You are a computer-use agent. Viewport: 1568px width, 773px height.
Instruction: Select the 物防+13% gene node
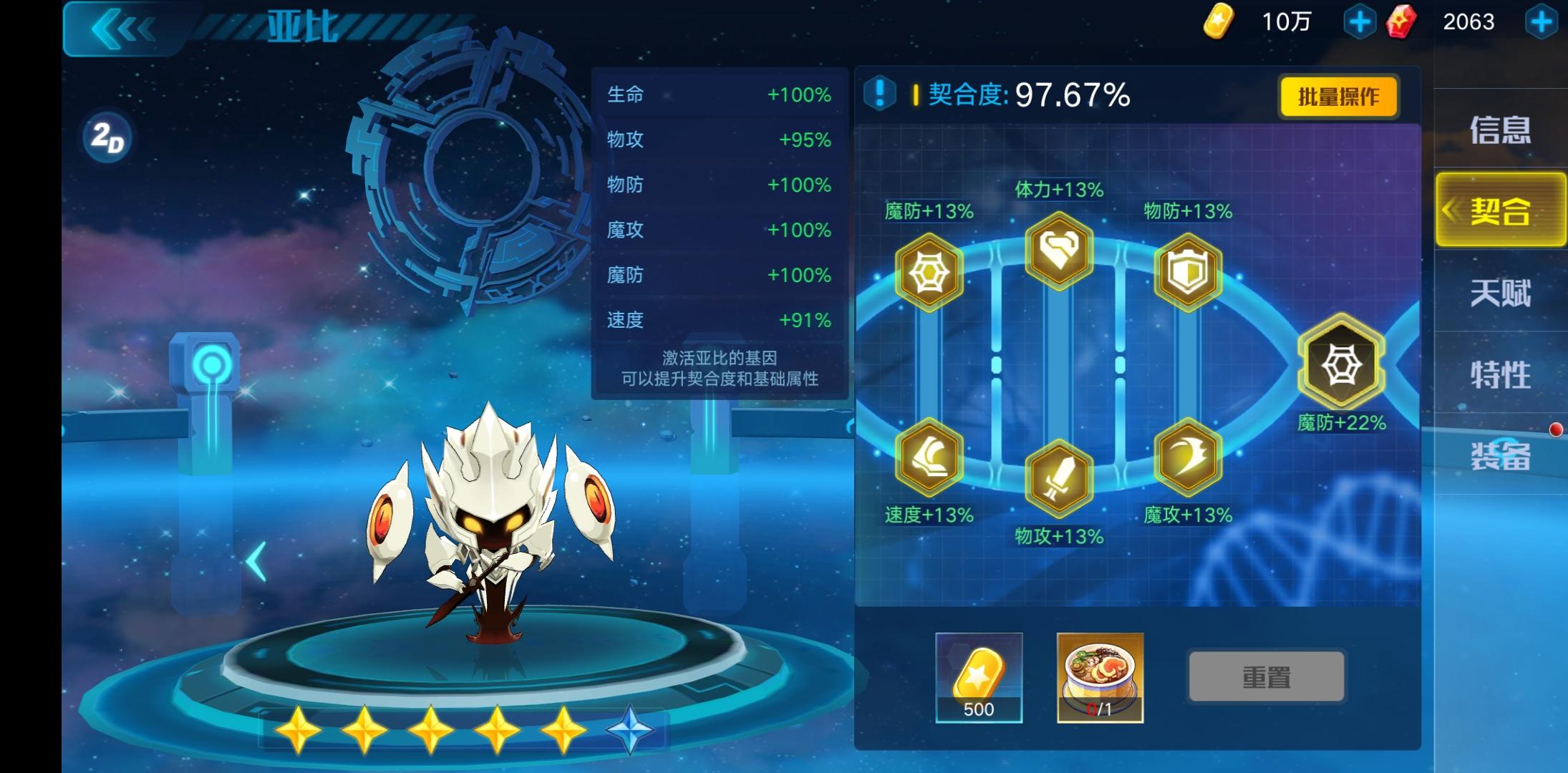coord(1189,272)
